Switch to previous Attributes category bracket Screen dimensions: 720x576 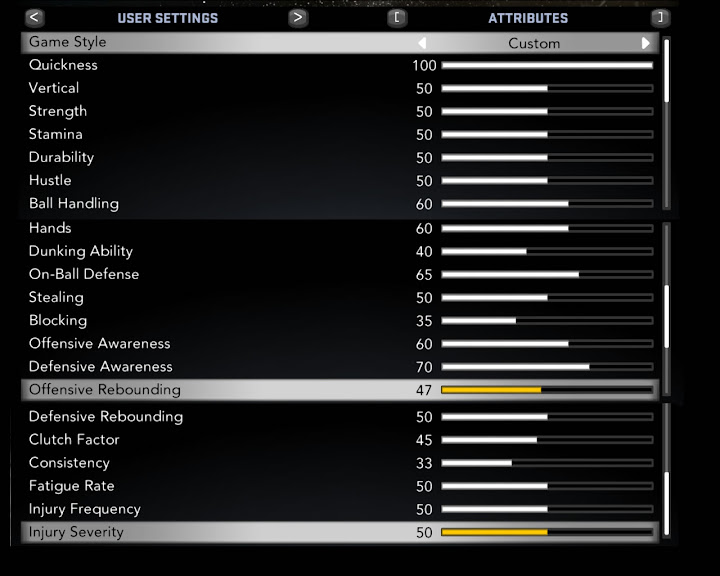tap(398, 17)
